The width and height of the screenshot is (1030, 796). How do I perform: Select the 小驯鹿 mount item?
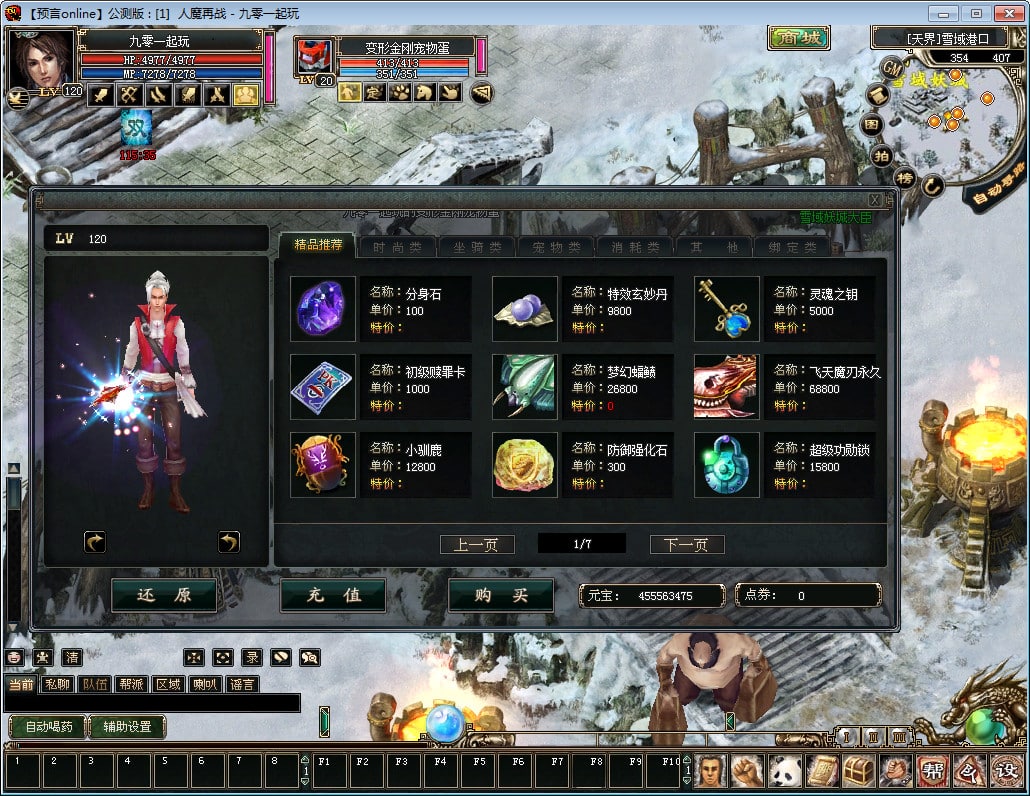tap(322, 465)
